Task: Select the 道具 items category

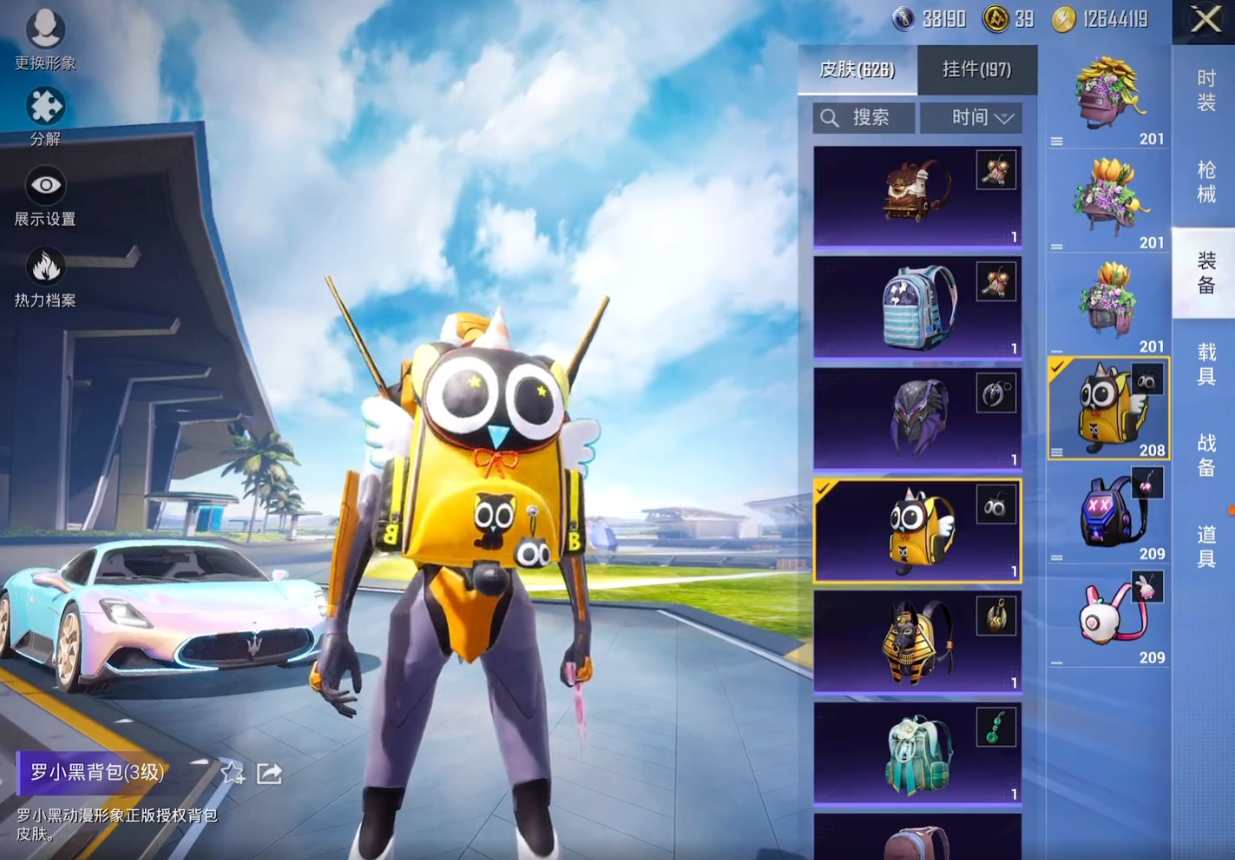Action: click(x=1206, y=545)
